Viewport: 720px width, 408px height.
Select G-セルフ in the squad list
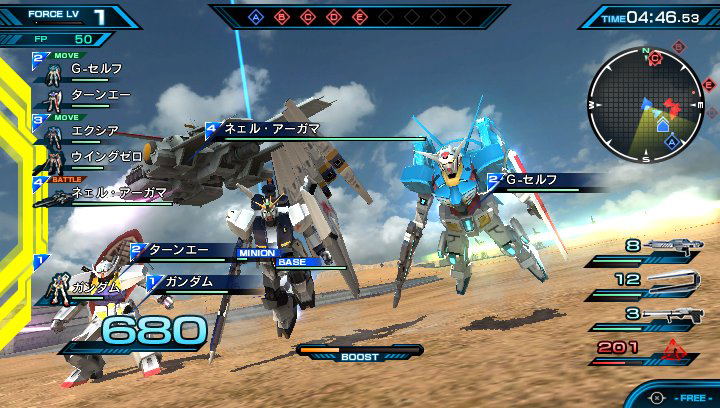point(96,69)
